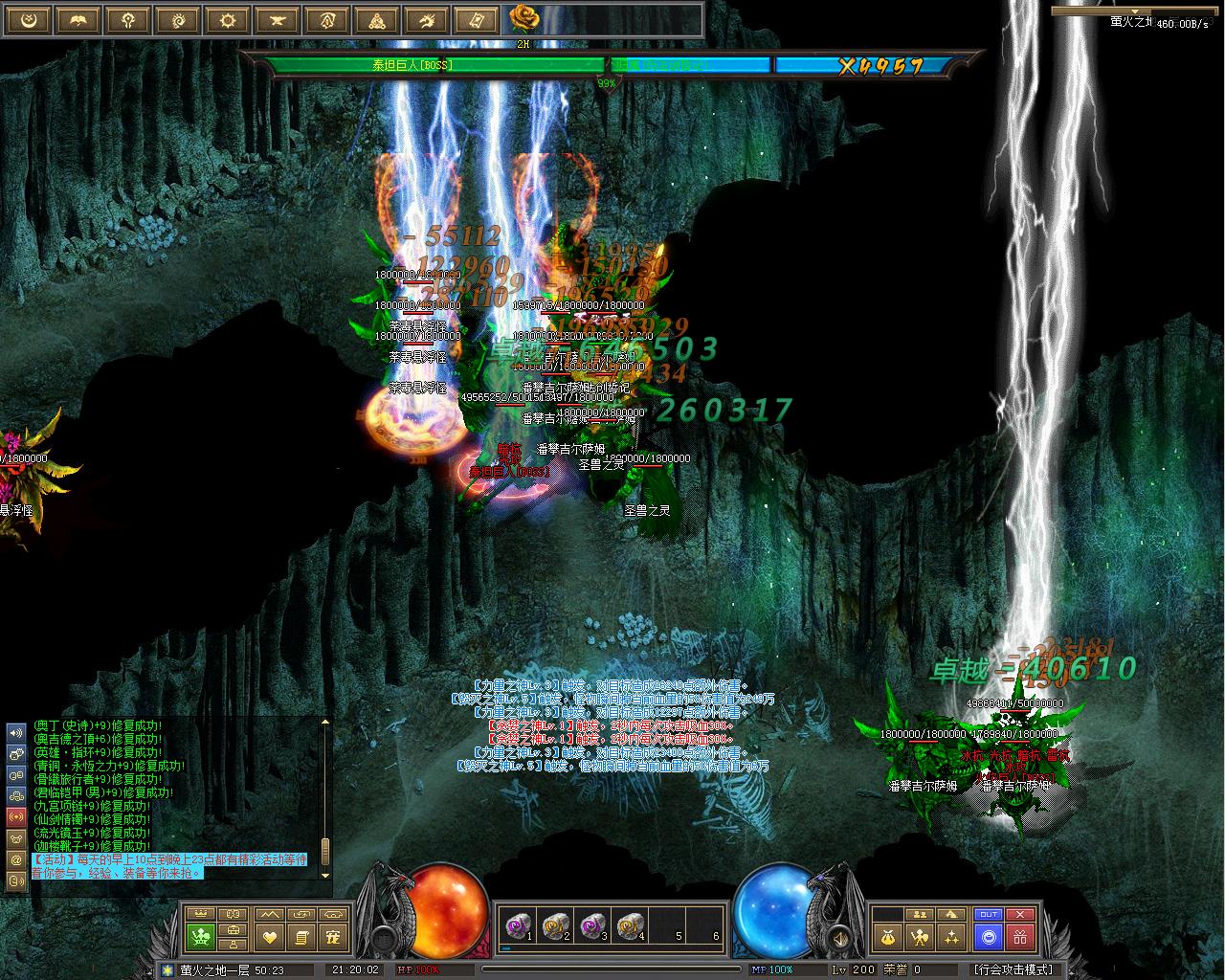
Task: Open the scroll quest icon in the bottom-left panel
Action: (301, 938)
